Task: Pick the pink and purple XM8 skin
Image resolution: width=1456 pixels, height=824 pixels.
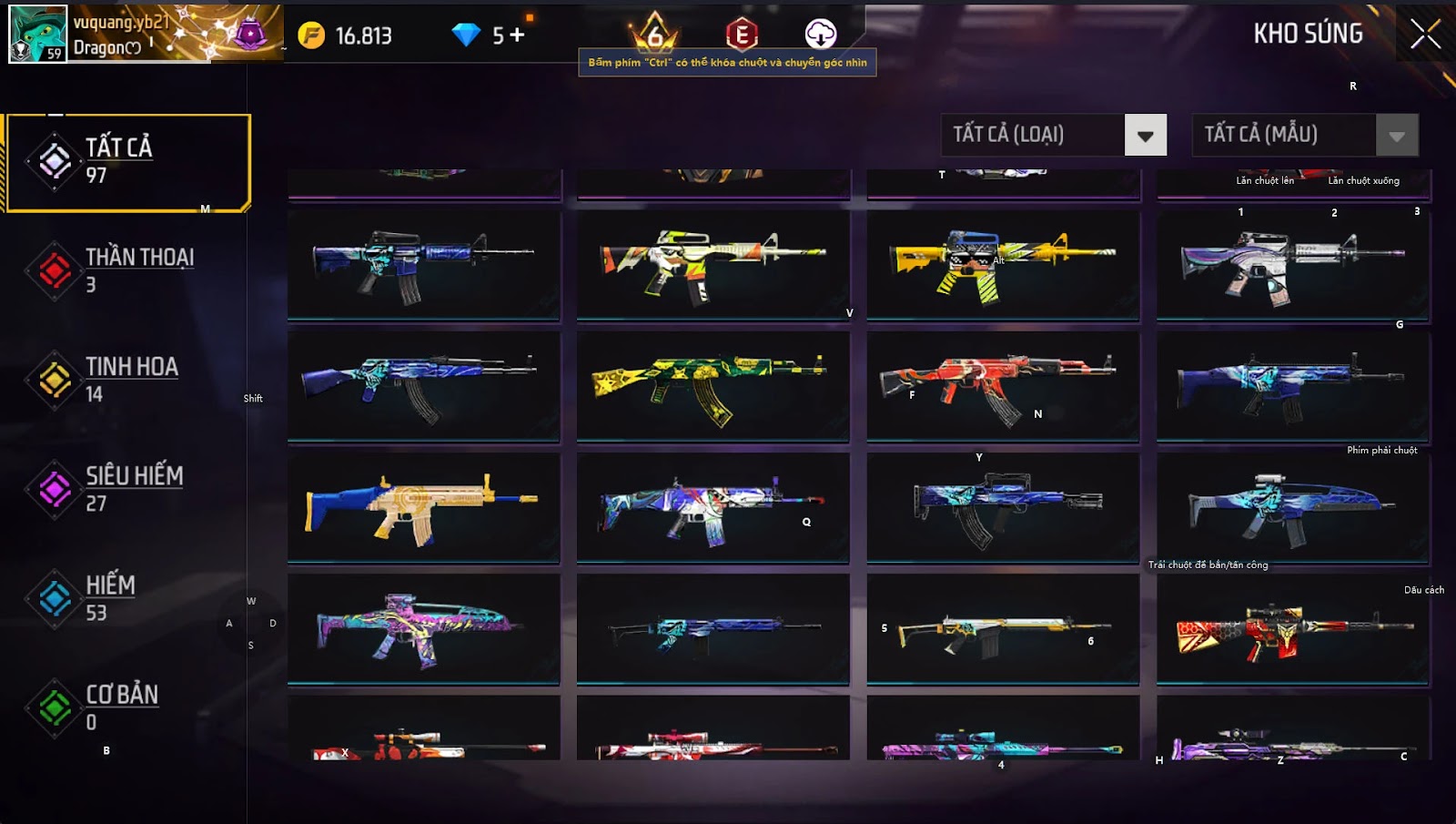Action: click(423, 628)
